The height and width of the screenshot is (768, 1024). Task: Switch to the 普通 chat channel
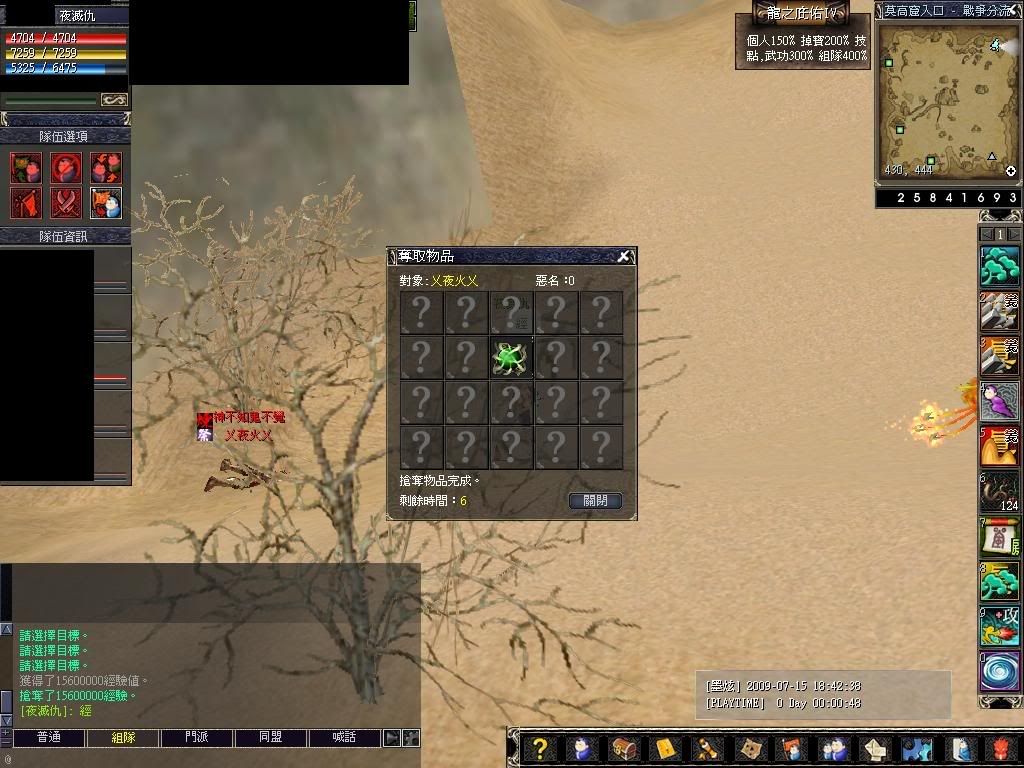coord(49,738)
